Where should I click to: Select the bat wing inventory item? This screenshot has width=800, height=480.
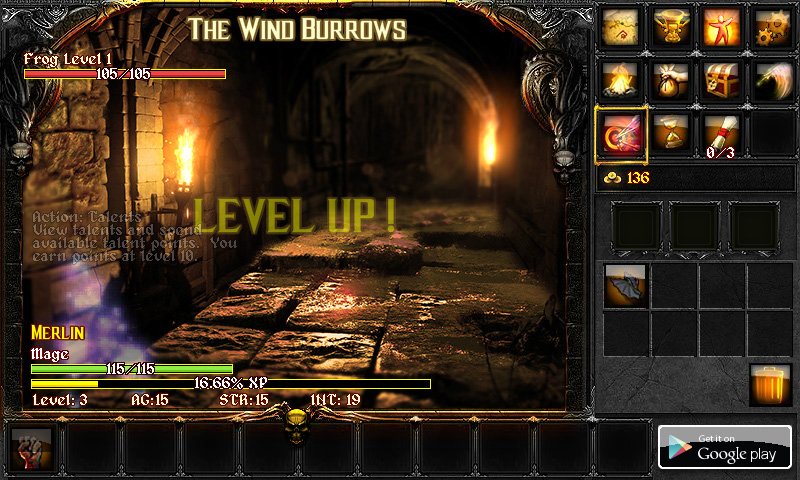pos(625,285)
